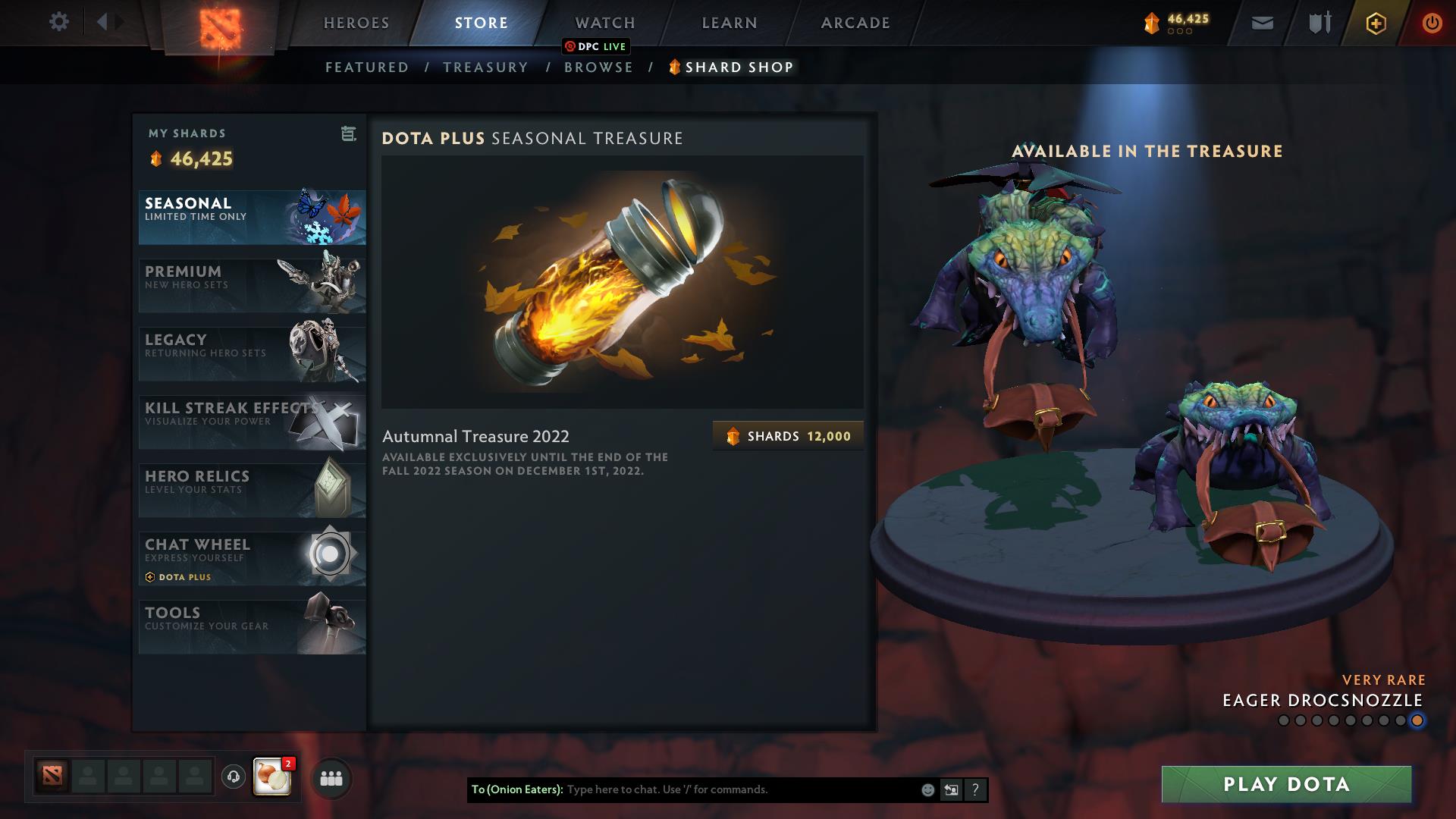Viewport: 1456px width, 819px height.
Task: Click the chat input field
Action: point(720,790)
